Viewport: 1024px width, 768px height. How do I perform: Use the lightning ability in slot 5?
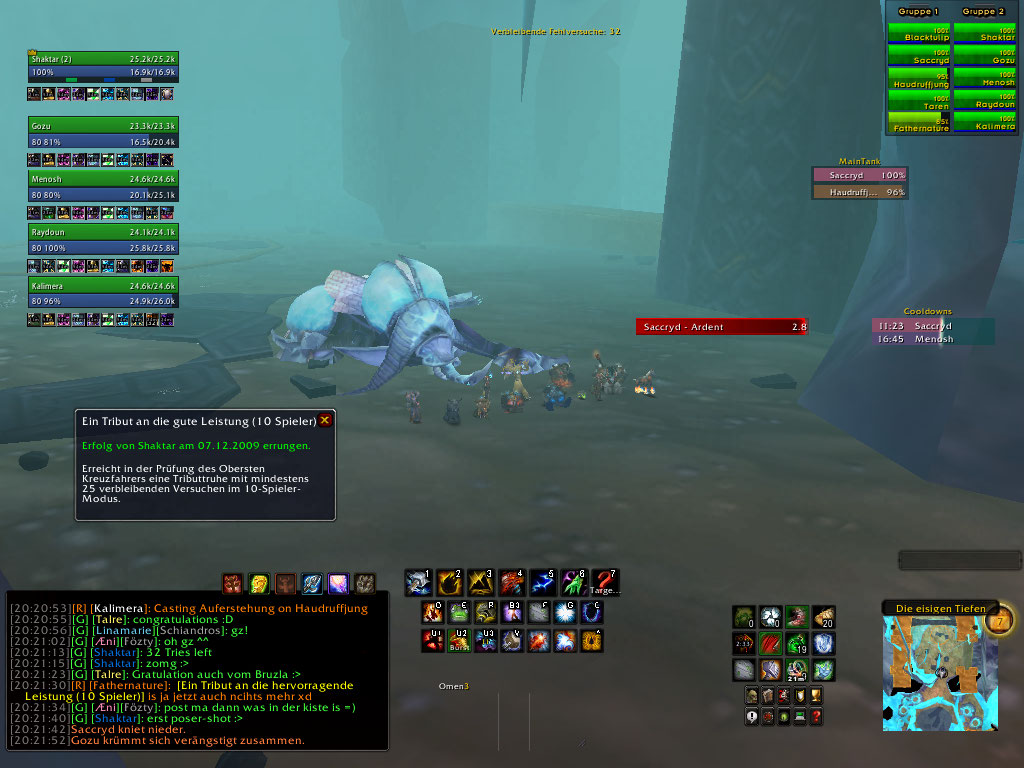542,582
